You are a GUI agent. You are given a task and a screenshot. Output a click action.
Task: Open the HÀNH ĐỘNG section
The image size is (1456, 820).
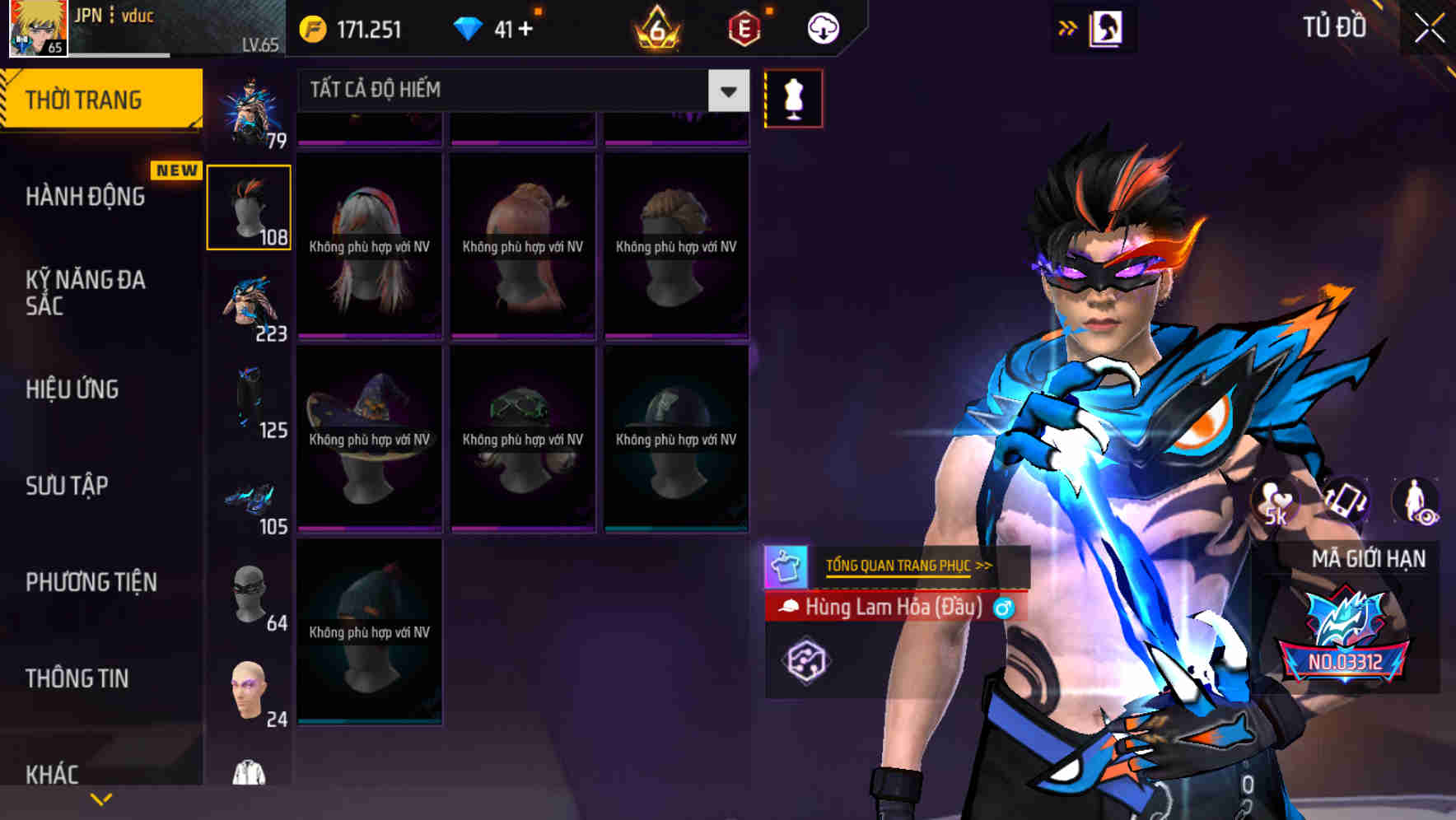[86, 197]
